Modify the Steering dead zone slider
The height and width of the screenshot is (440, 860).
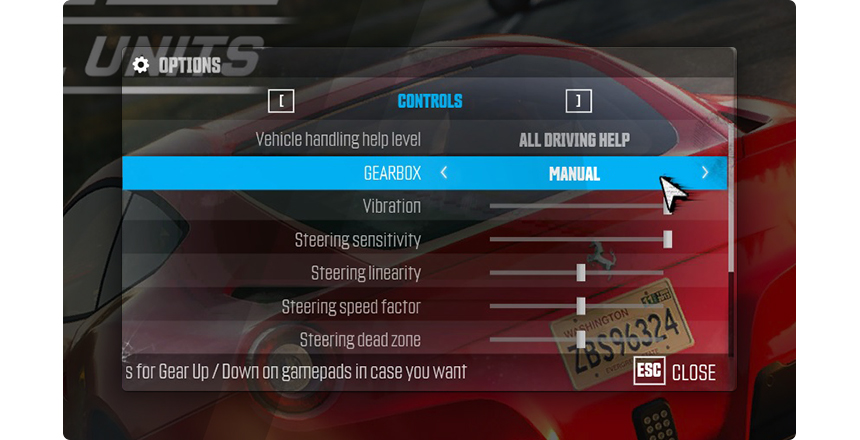(x=581, y=339)
